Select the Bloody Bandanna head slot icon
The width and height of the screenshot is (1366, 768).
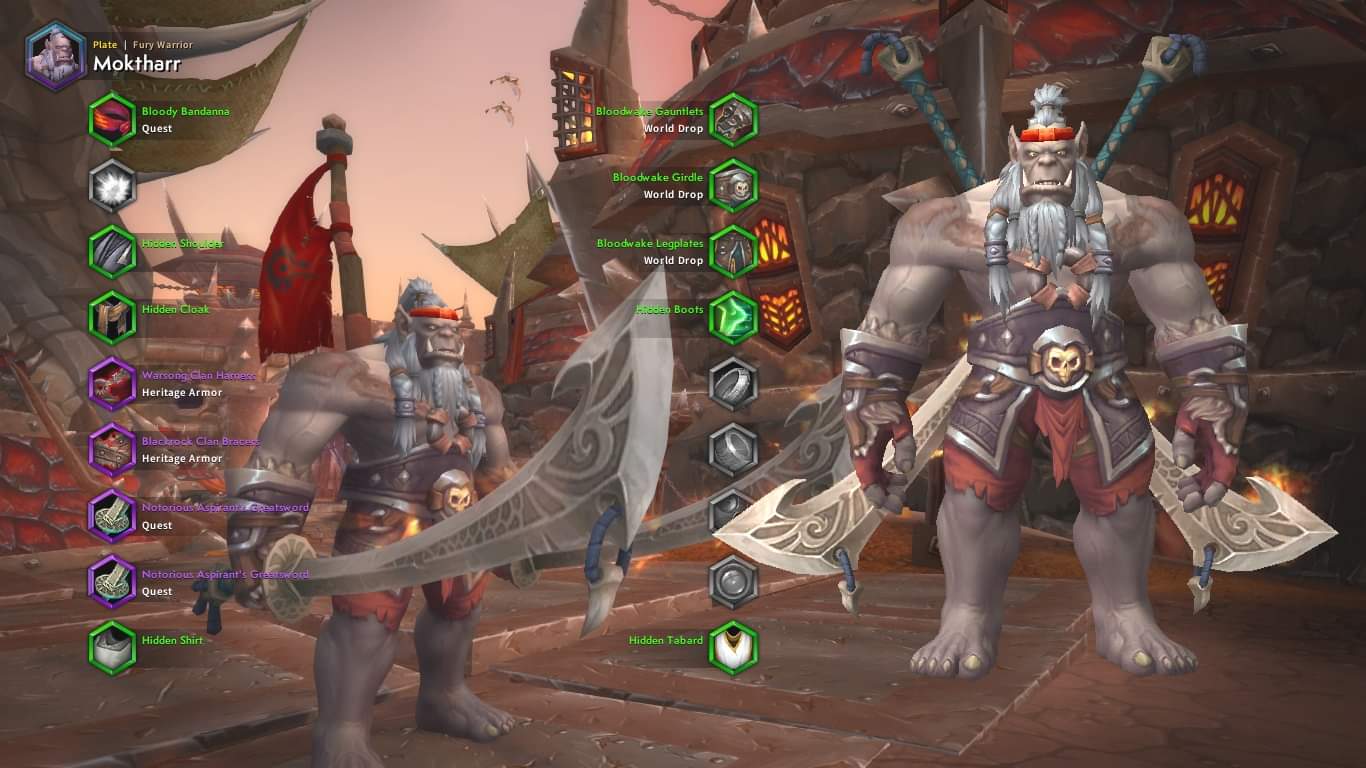[112, 118]
